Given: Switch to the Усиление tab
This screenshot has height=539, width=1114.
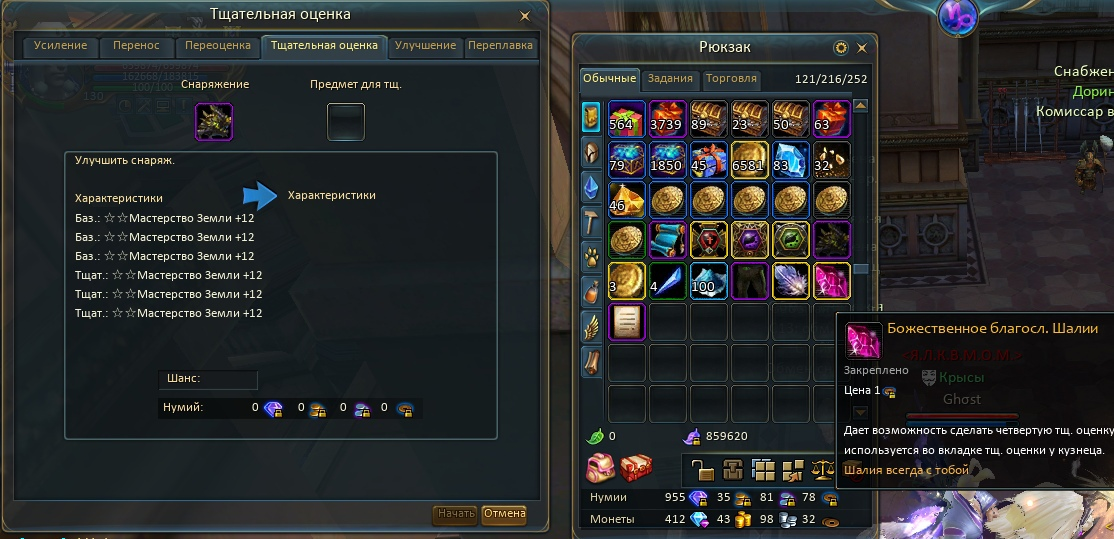Looking at the screenshot, I should [x=61, y=46].
